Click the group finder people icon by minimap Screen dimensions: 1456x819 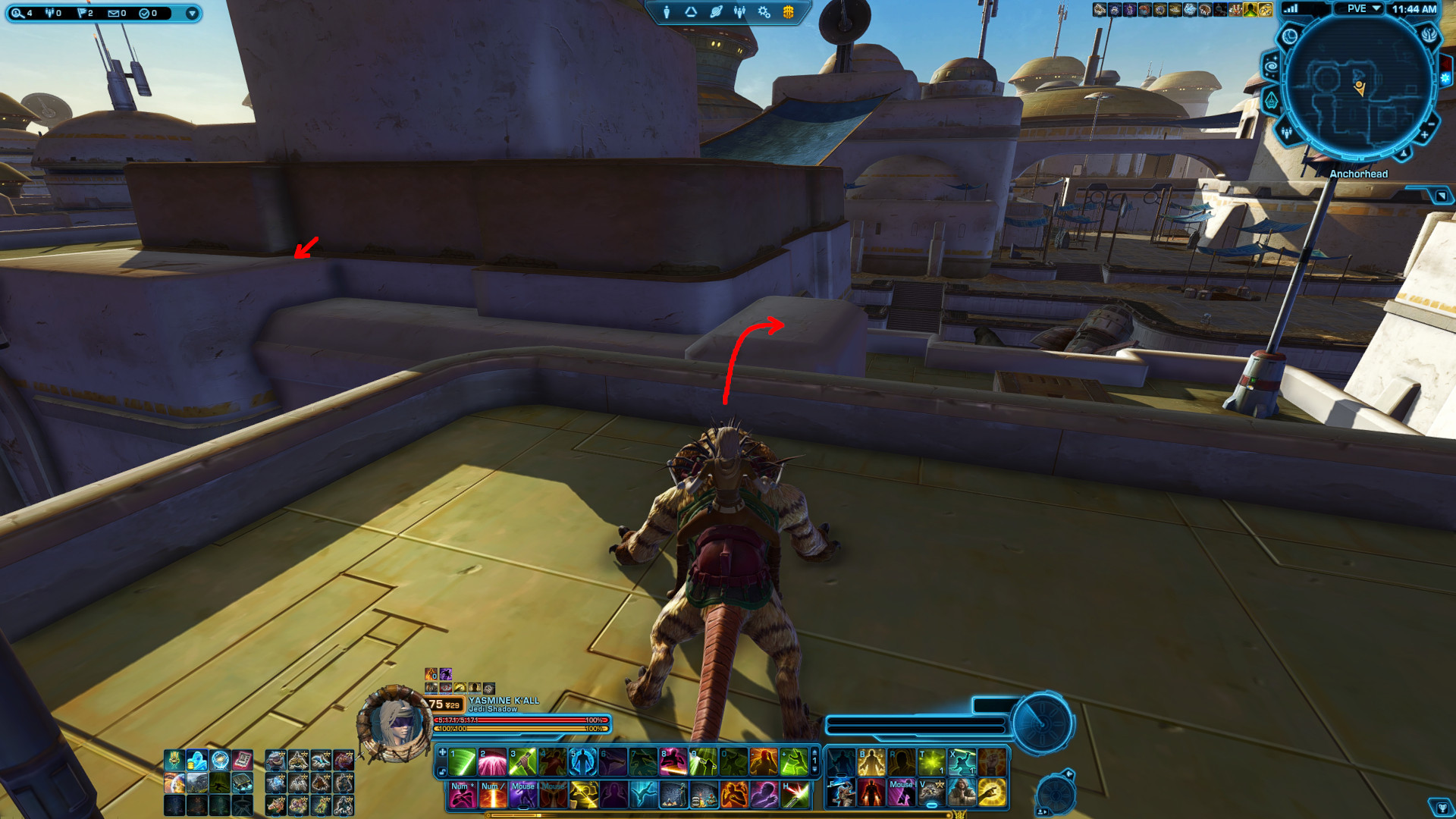click(1287, 133)
